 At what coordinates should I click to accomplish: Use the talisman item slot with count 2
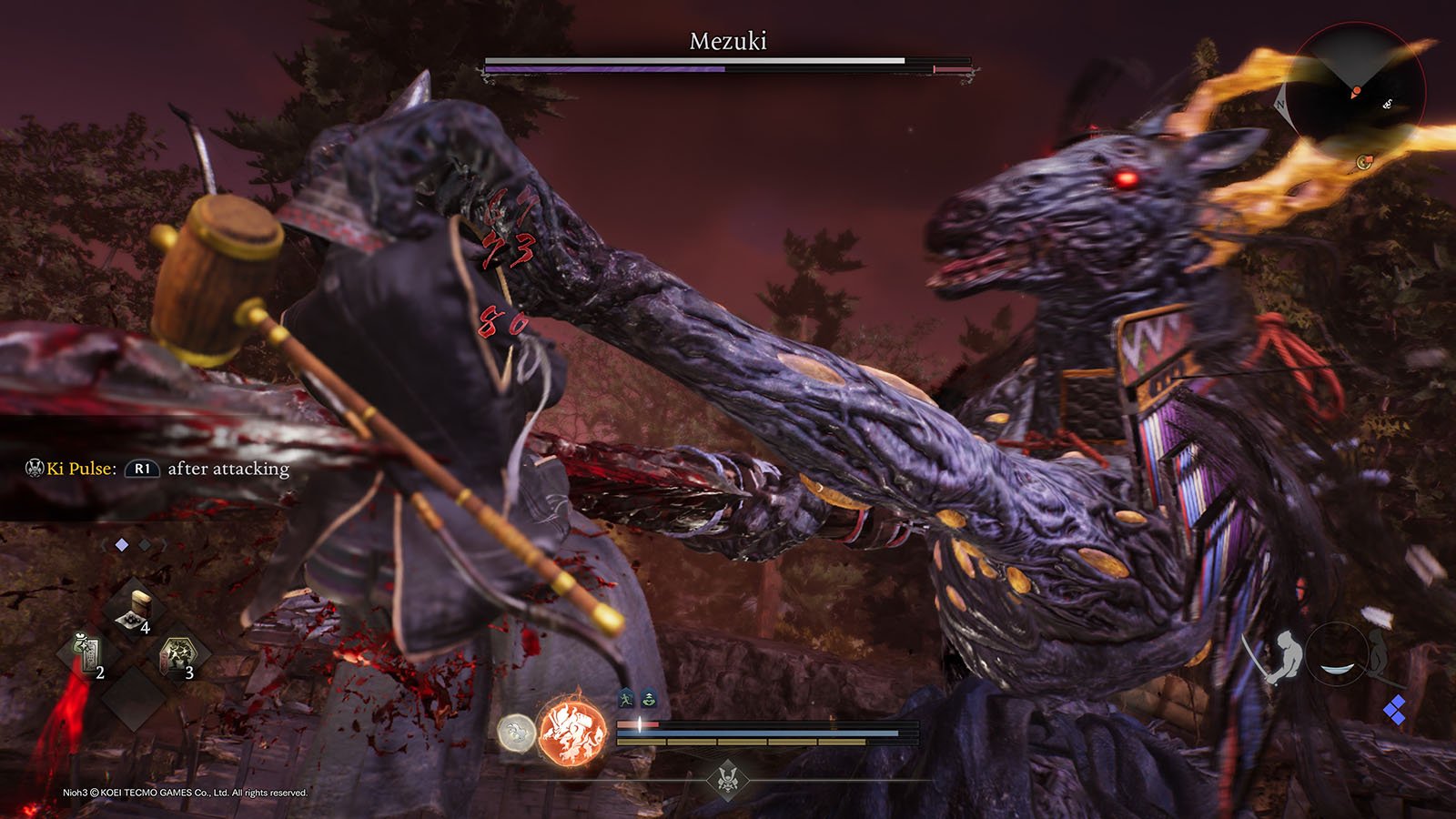[87, 655]
